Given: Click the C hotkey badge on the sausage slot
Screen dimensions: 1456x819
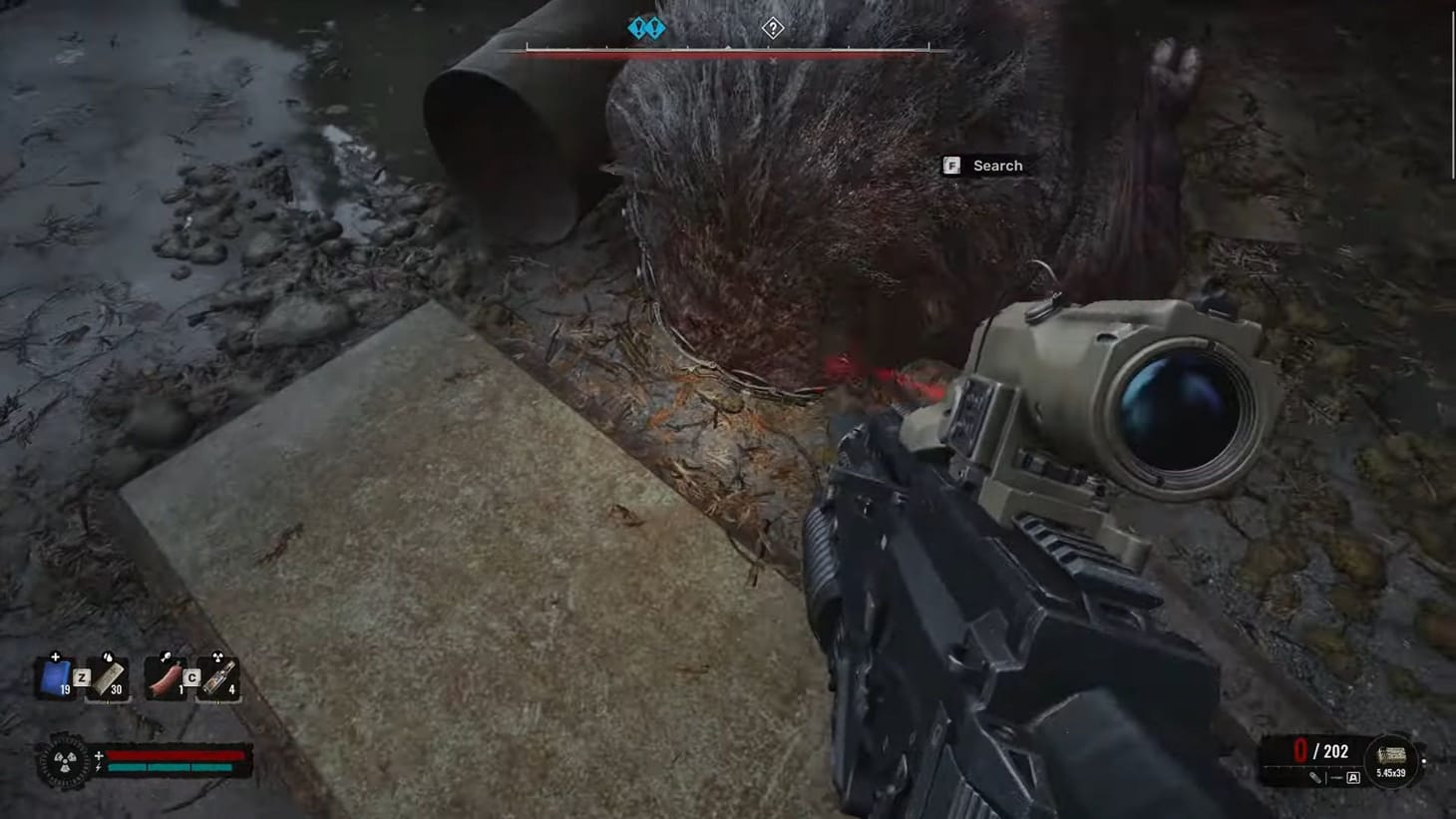Looking at the screenshot, I should pyautogui.click(x=191, y=677).
